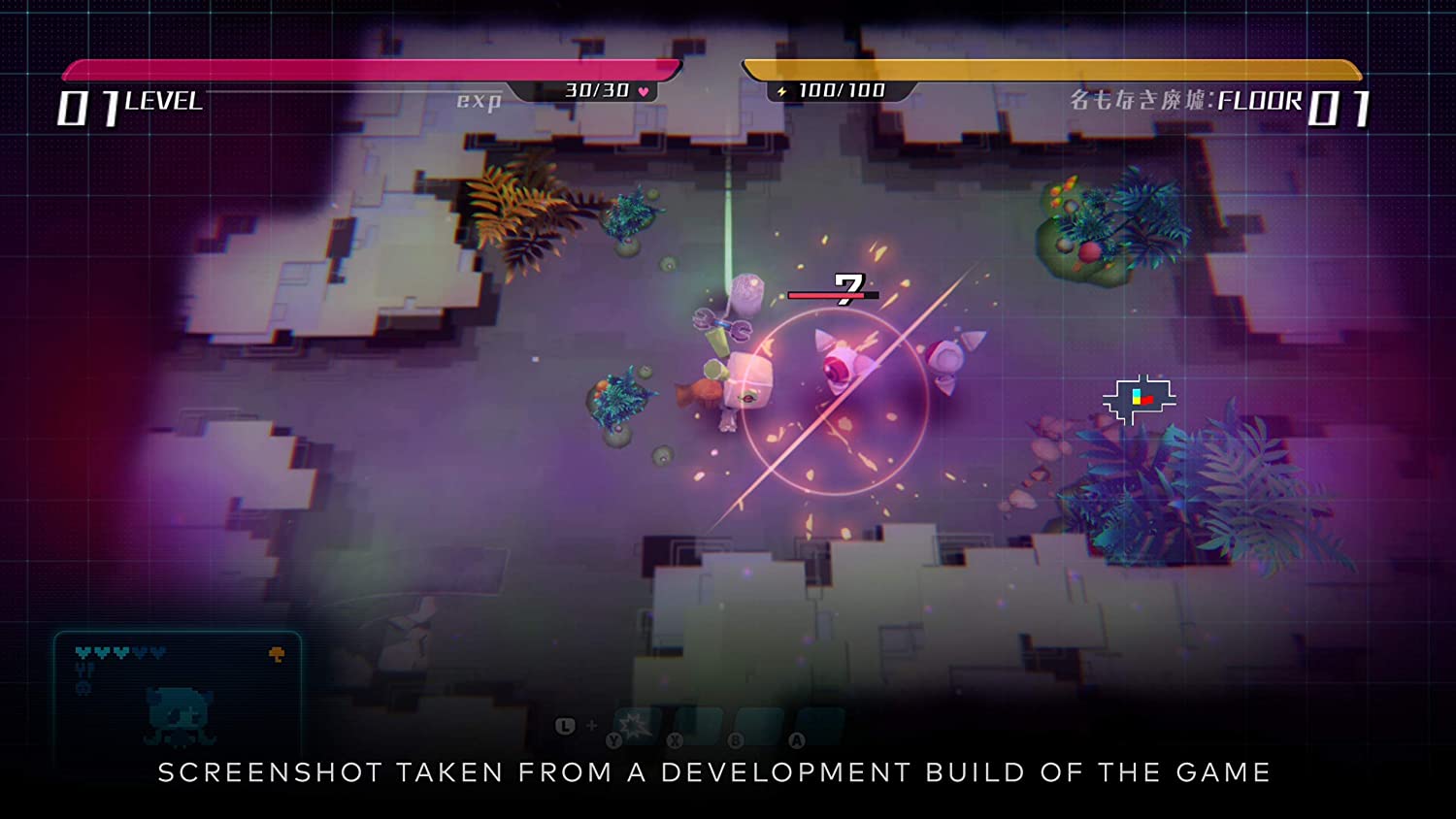The height and width of the screenshot is (819, 1456).
Task: Select the pixel-art girl portrait in status panel
Action: [180, 717]
